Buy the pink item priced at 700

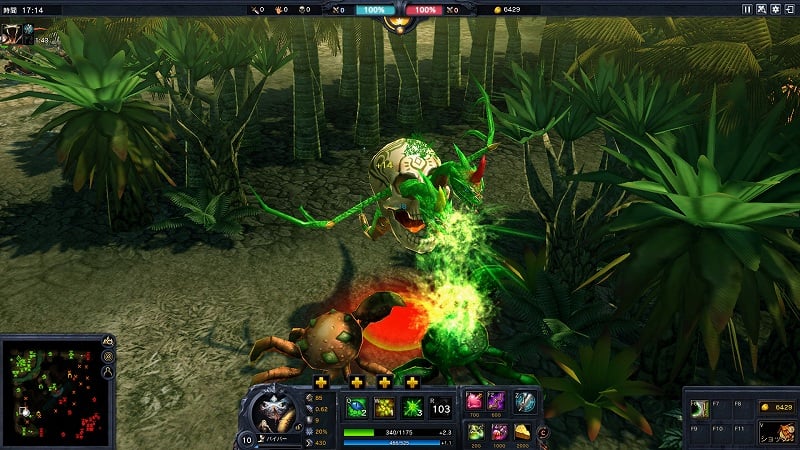(x=473, y=401)
